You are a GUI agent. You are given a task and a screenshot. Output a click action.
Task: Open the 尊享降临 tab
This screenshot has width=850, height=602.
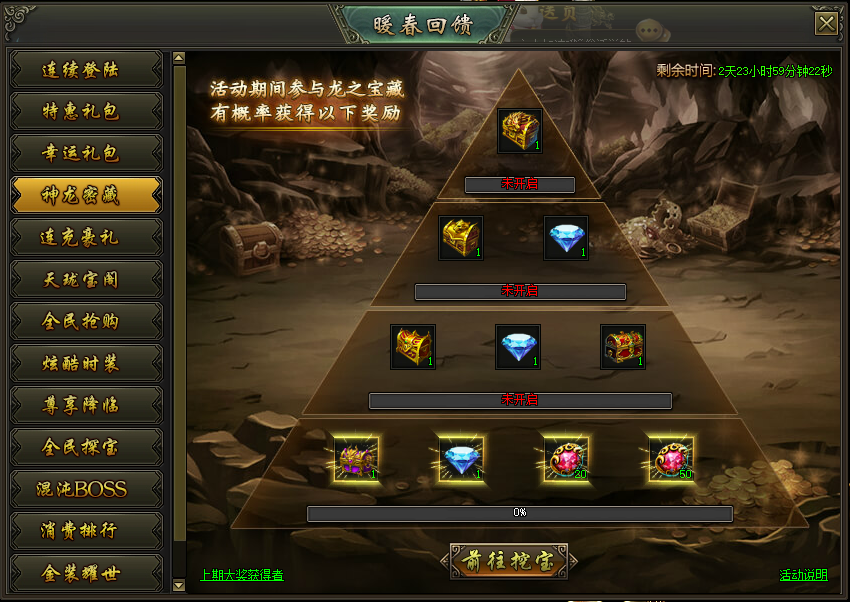point(85,405)
